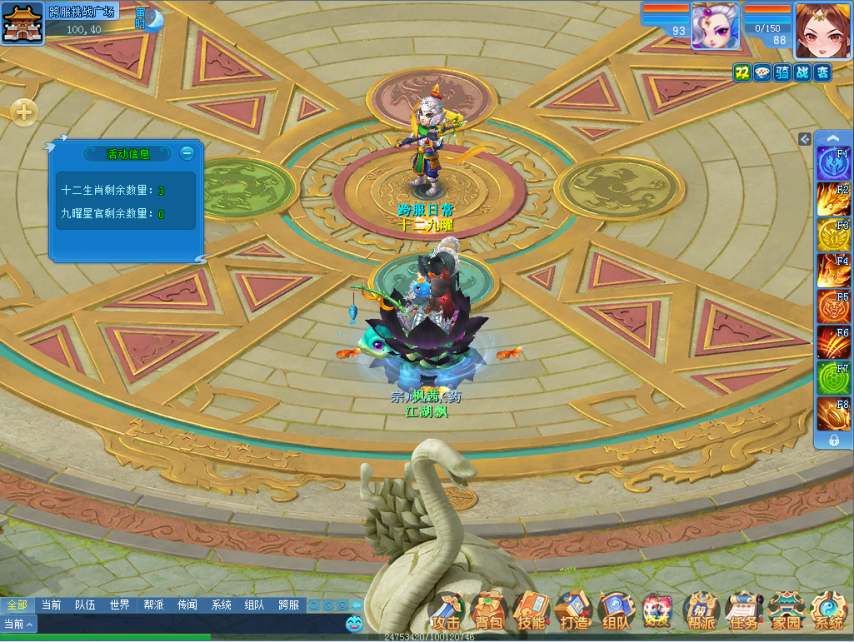Open the 技能 skills panel

coord(531,609)
